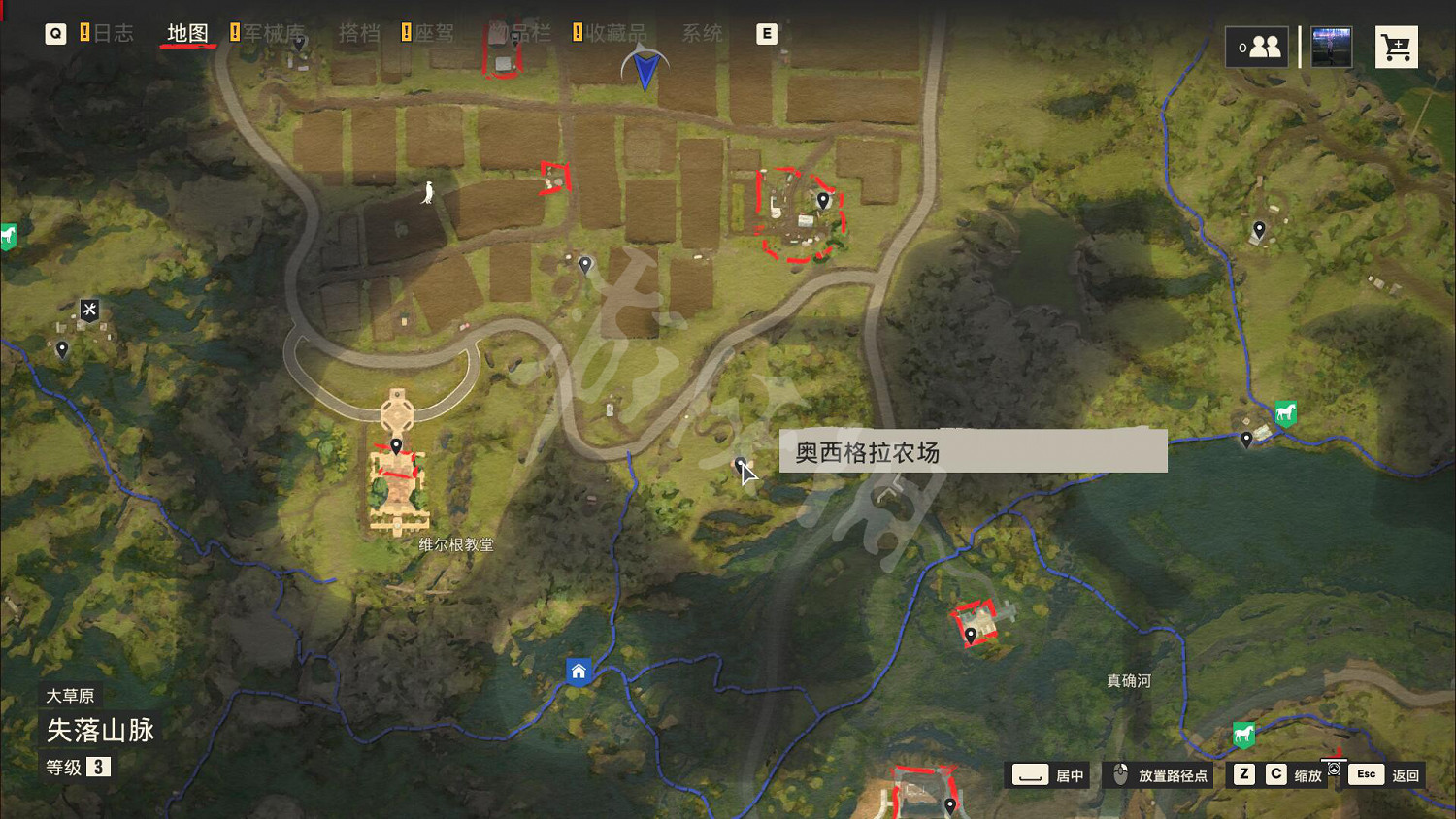The height and width of the screenshot is (819, 1456).
Task: Click the shopping cart store icon
Action: (1396, 46)
